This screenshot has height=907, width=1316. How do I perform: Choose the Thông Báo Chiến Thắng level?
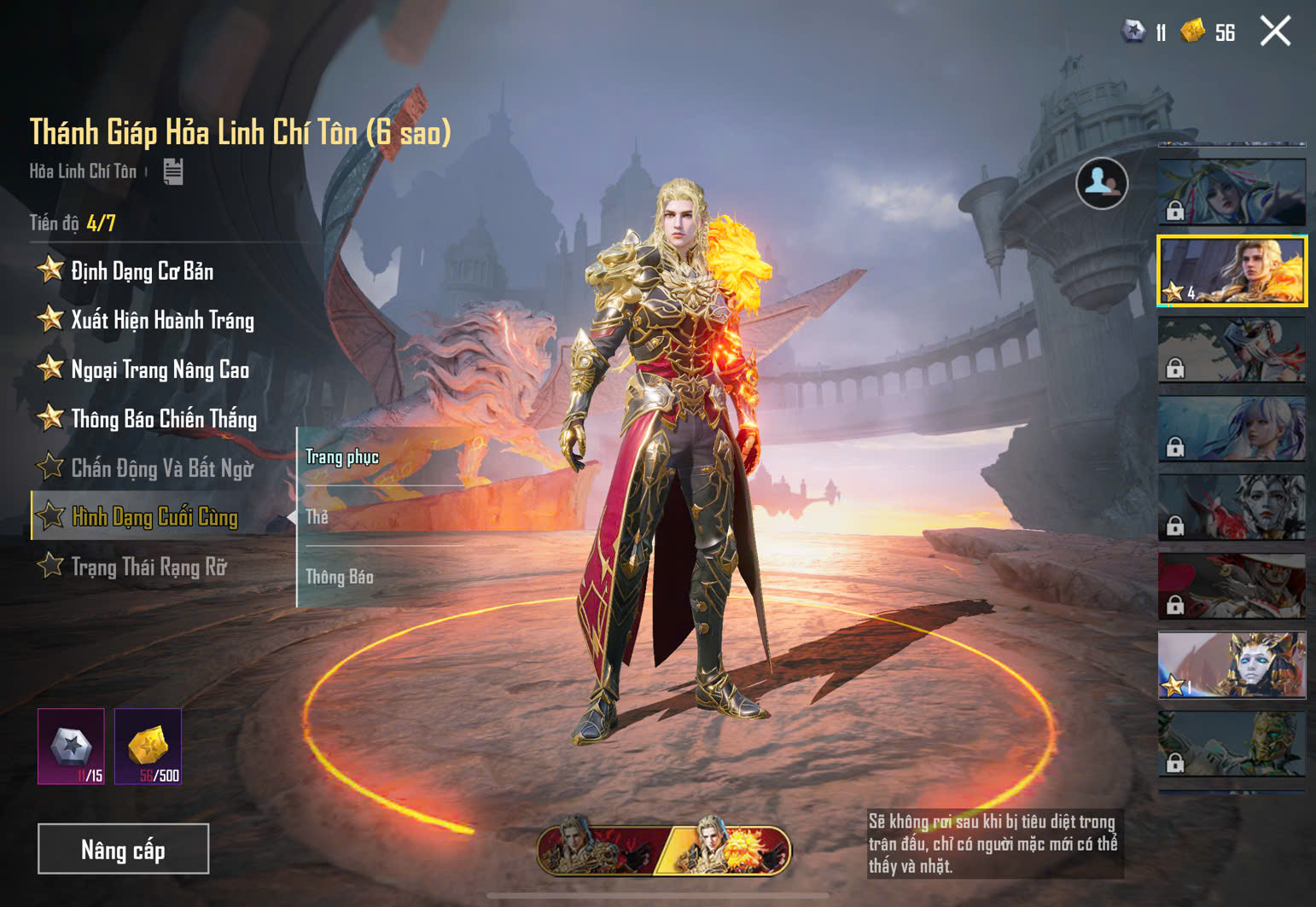[x=163, y=419]
